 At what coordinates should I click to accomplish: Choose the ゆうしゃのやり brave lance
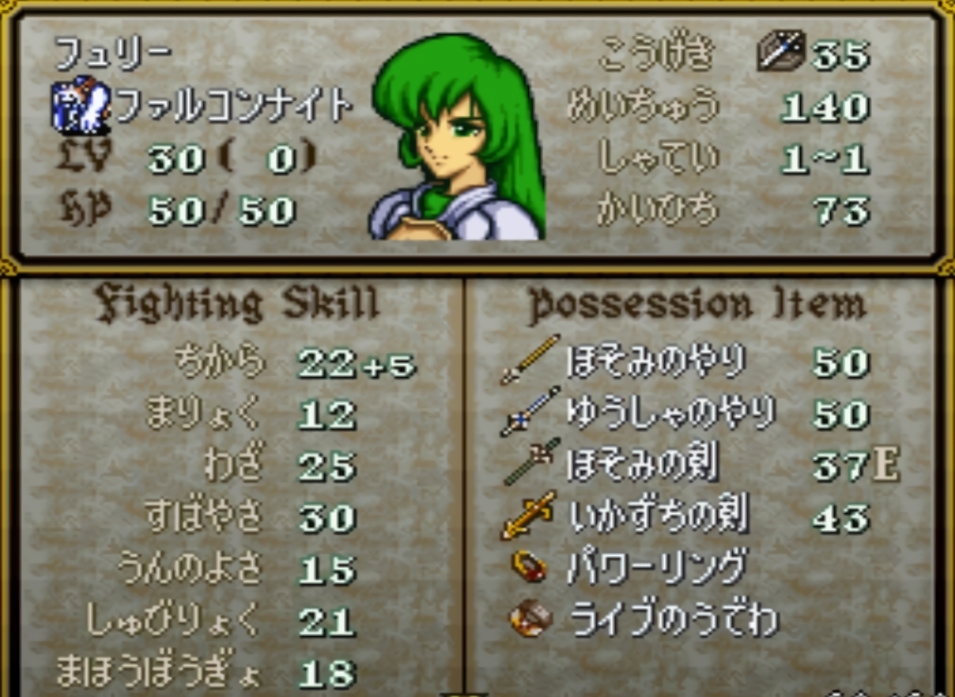click(668, 413)
